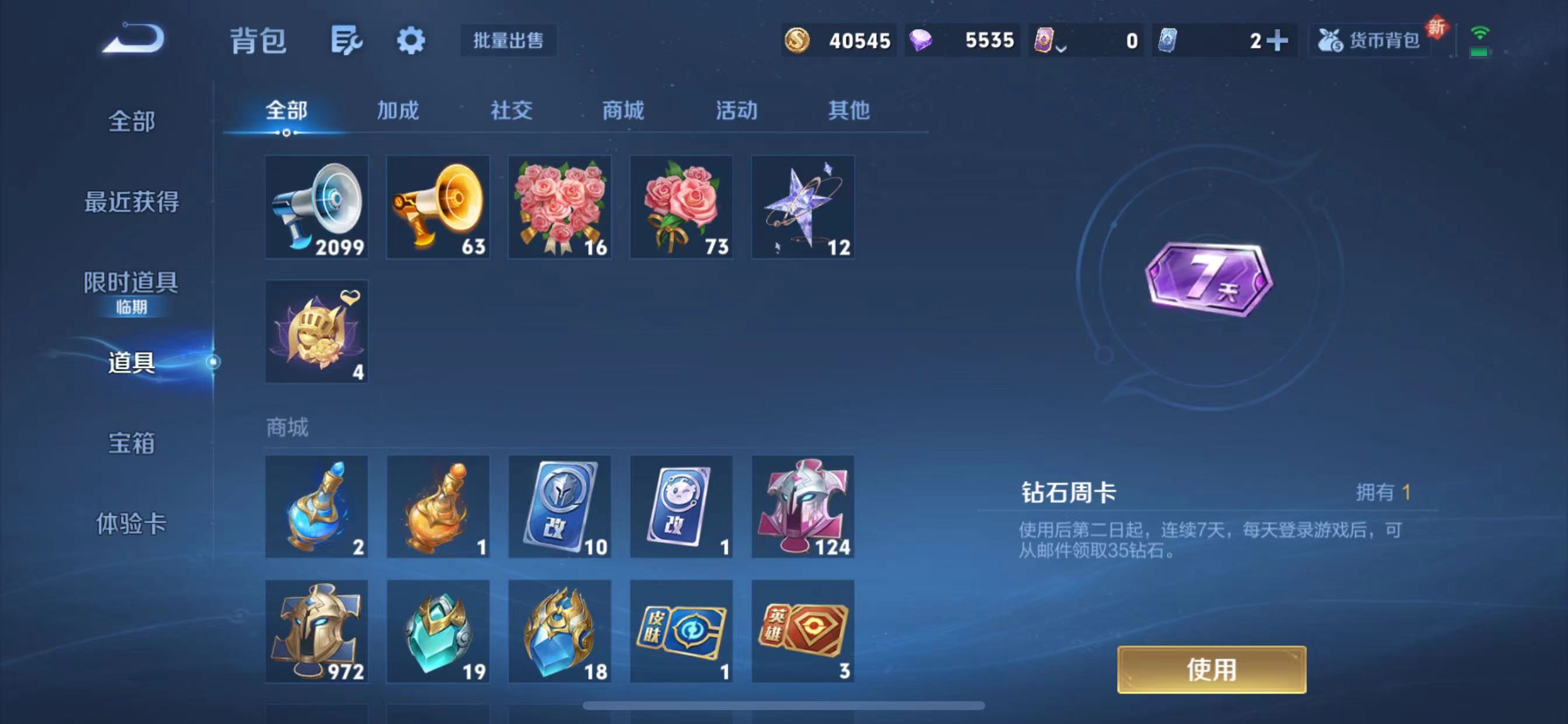The image size is (1568, 724).
Task: Select the blue 改 rename card
Action: tap(559, 507)
